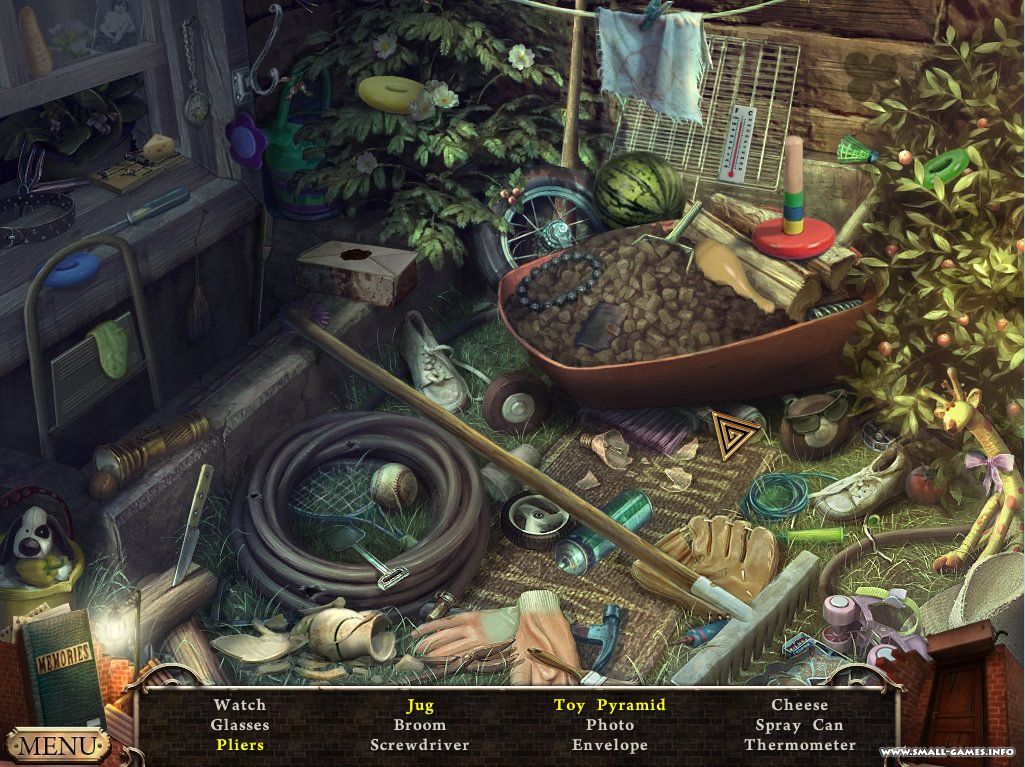Choose the highlighted Jug list entry

pyautogui.click(x=419, y=705)
